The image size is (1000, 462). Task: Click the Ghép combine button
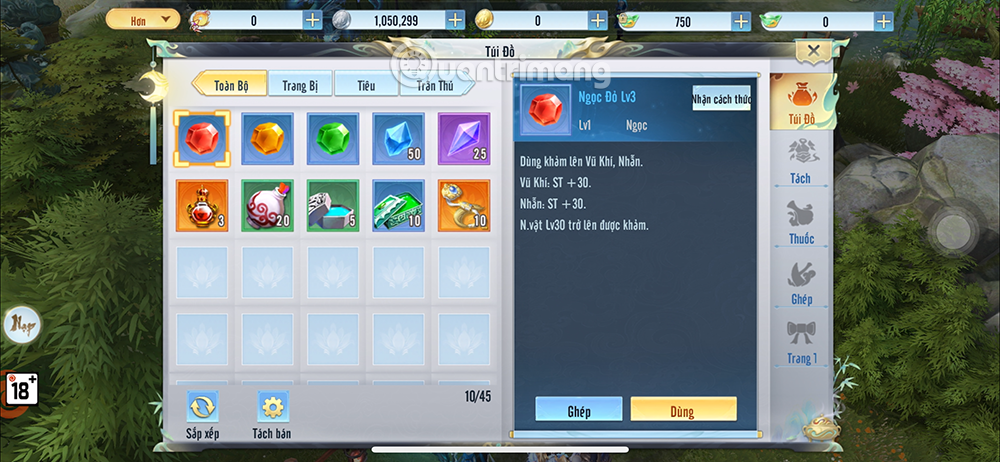coord(578,409)
